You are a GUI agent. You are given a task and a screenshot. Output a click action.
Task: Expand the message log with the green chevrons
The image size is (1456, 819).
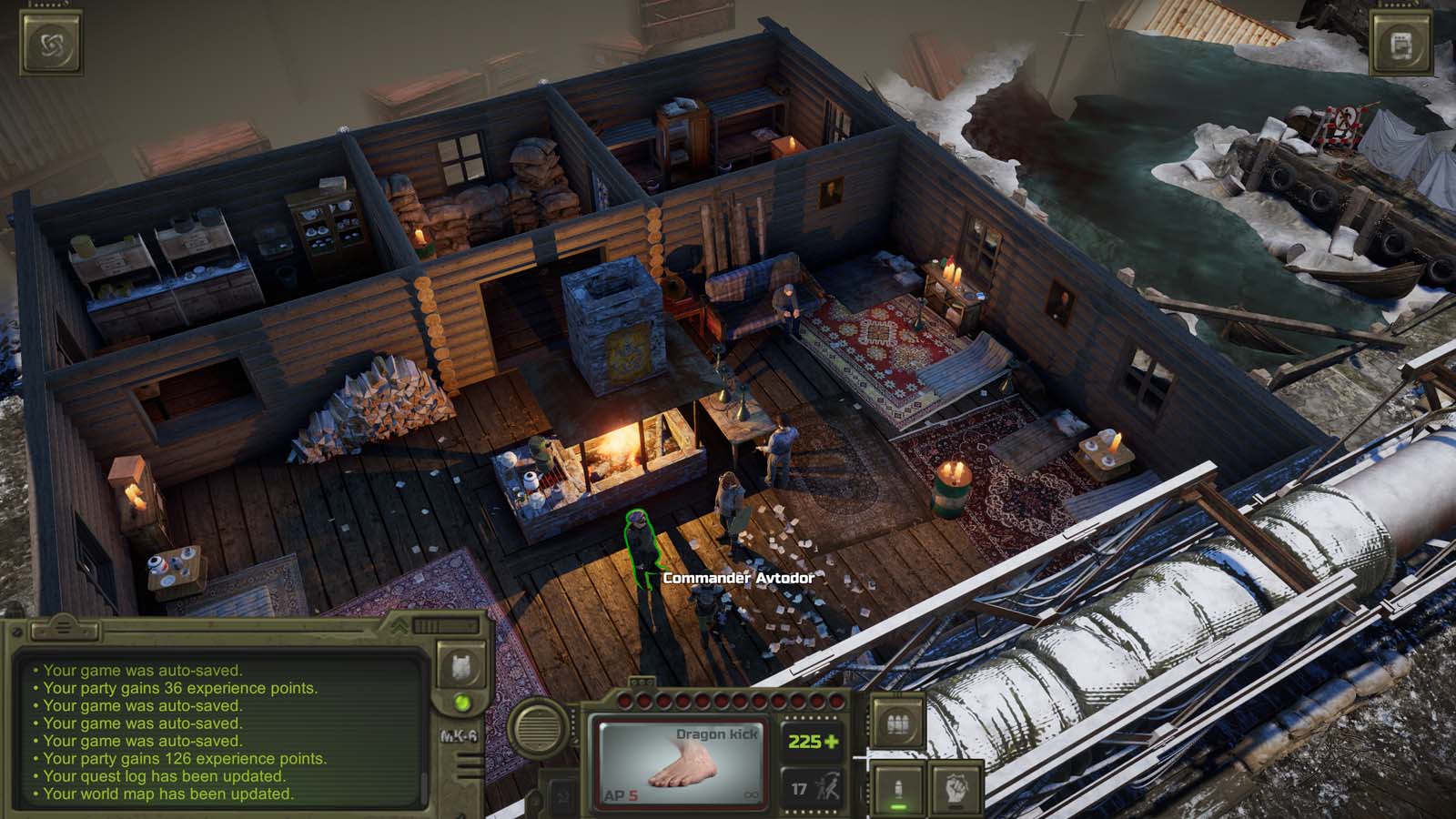click(x=398, y=627)
